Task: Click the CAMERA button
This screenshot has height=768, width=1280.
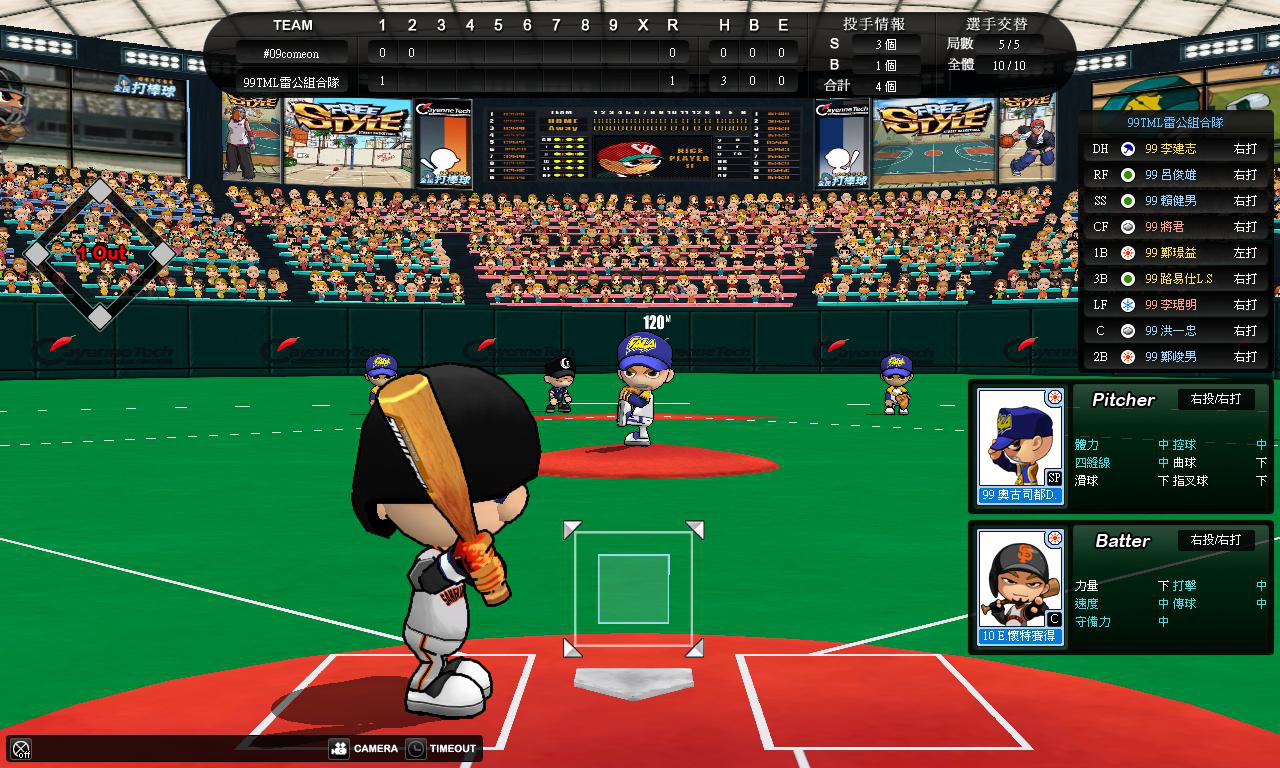Action: click(363, 748)
